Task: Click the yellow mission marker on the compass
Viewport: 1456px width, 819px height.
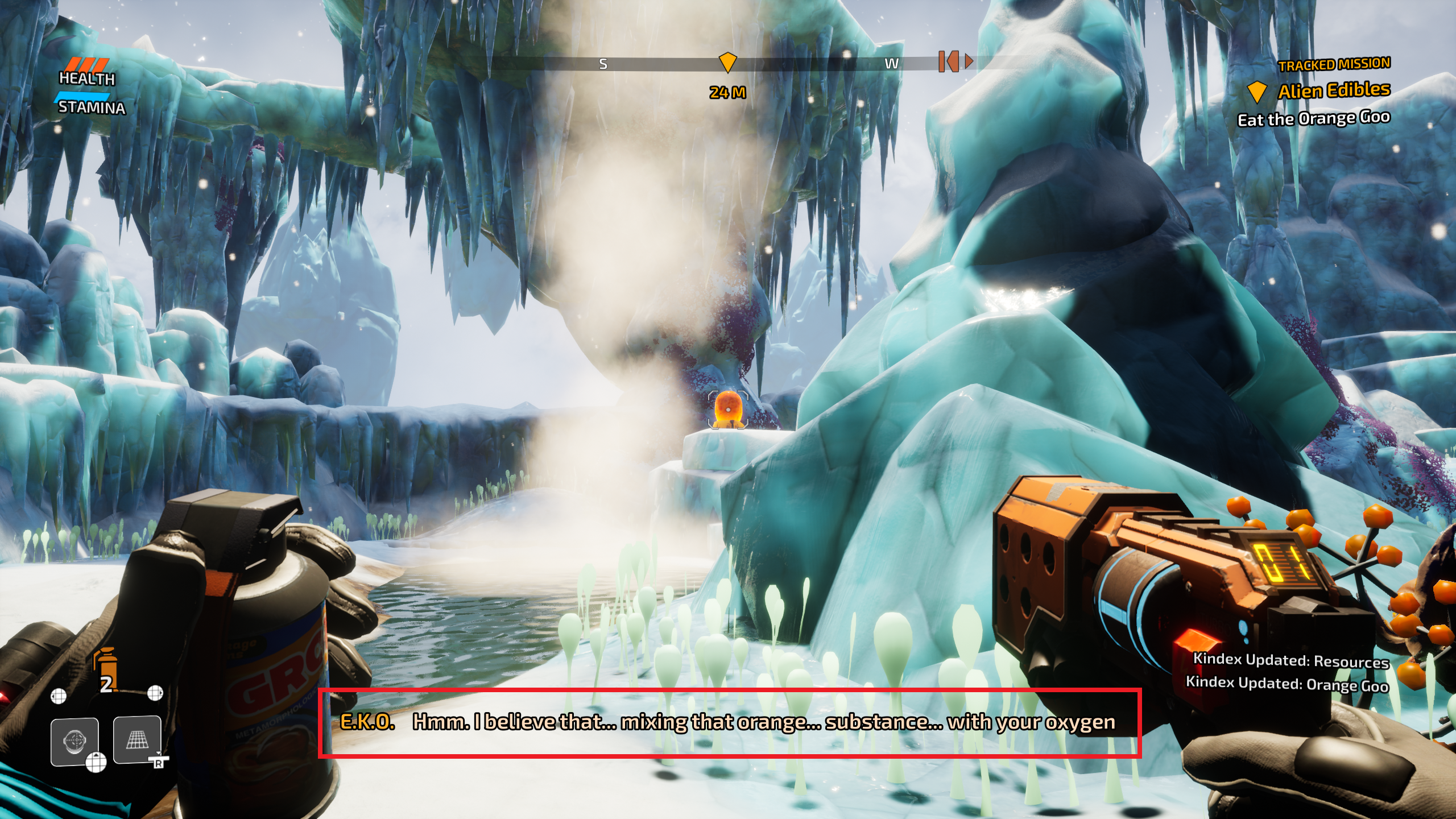Action: (727, 61)
